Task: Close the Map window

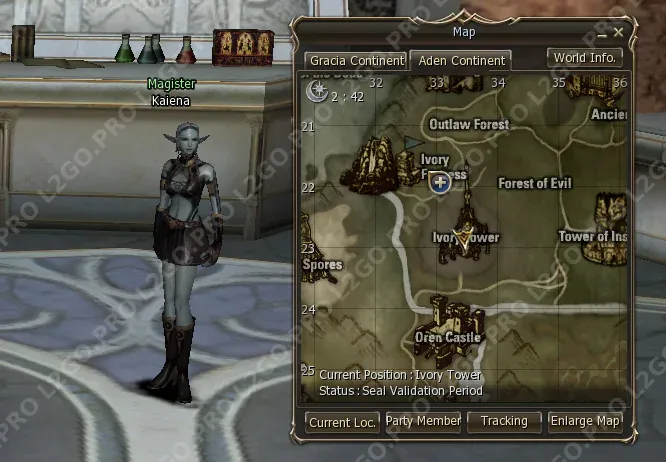Action: [618, 33]
